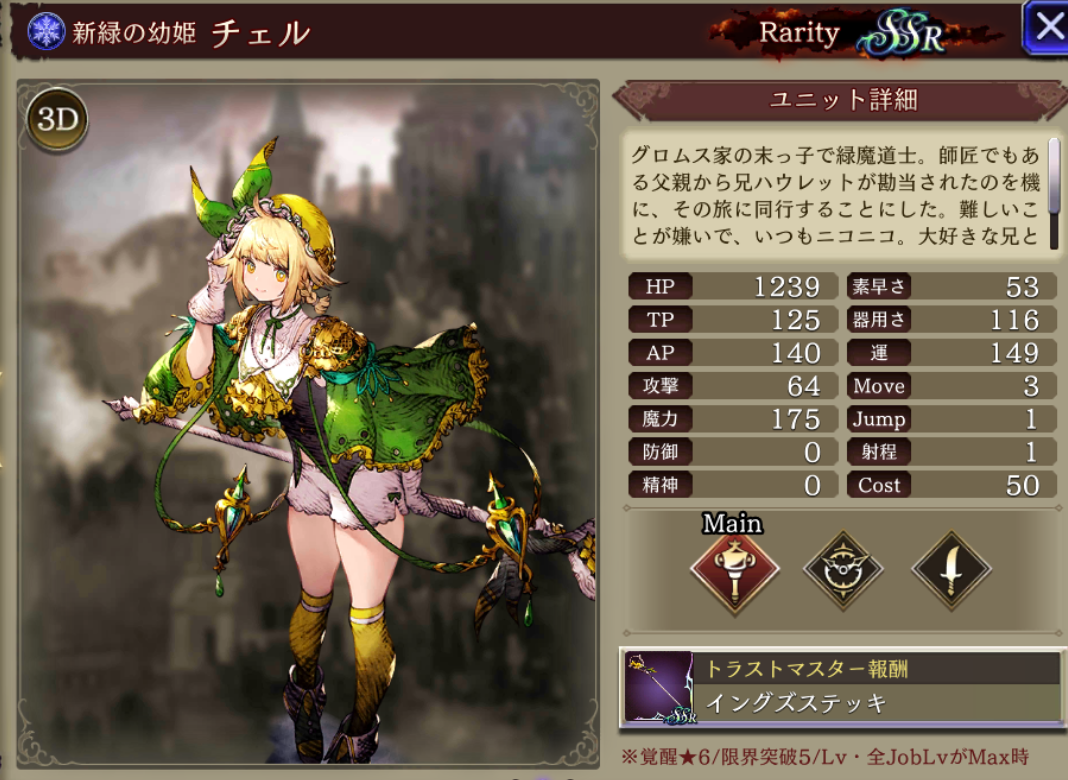1068x780 pixels.
Task: Tap the snowflake element icon
Action: (46, 31)
